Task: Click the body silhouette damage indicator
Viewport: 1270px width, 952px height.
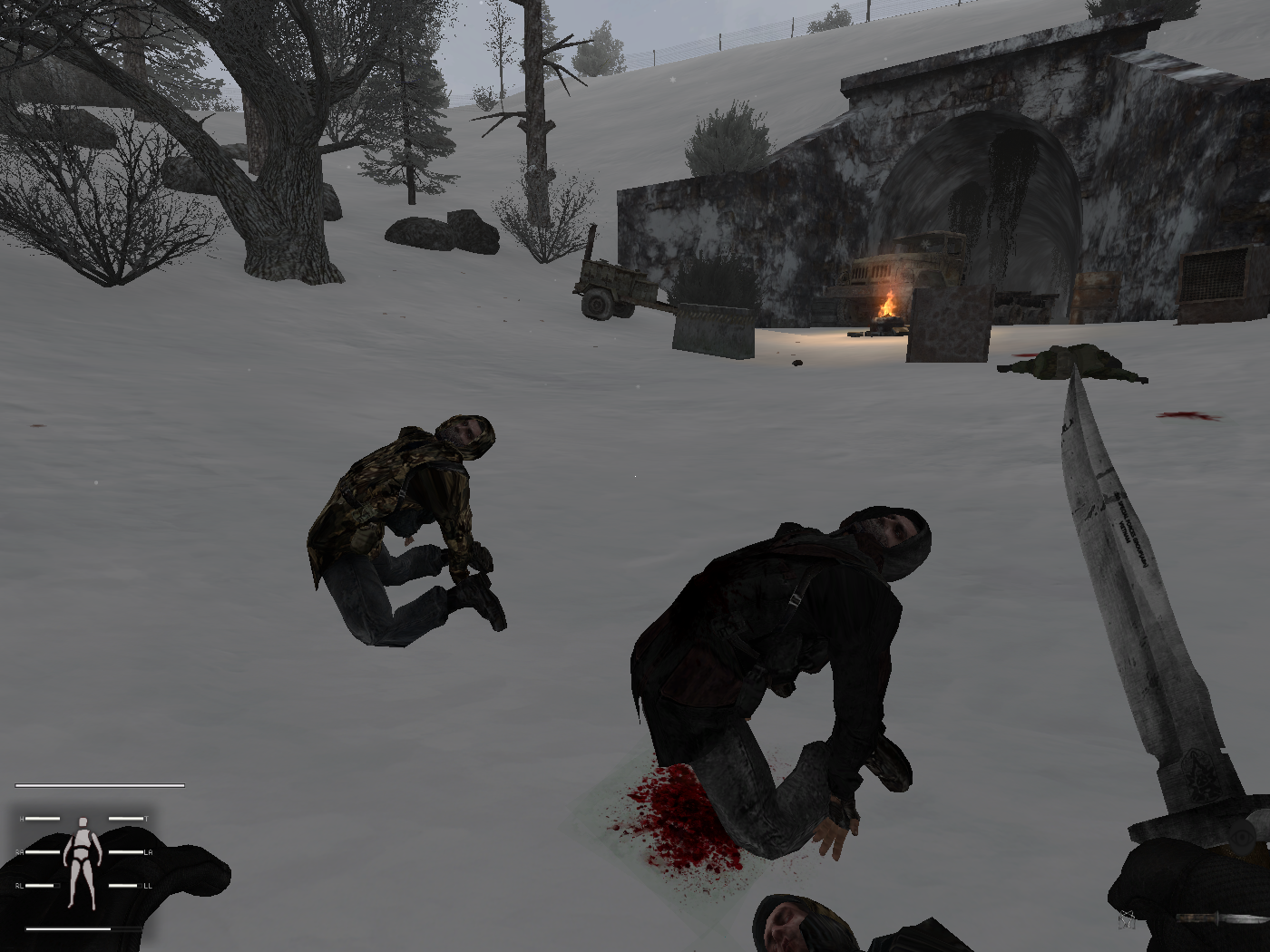Action: coord(83,861)
